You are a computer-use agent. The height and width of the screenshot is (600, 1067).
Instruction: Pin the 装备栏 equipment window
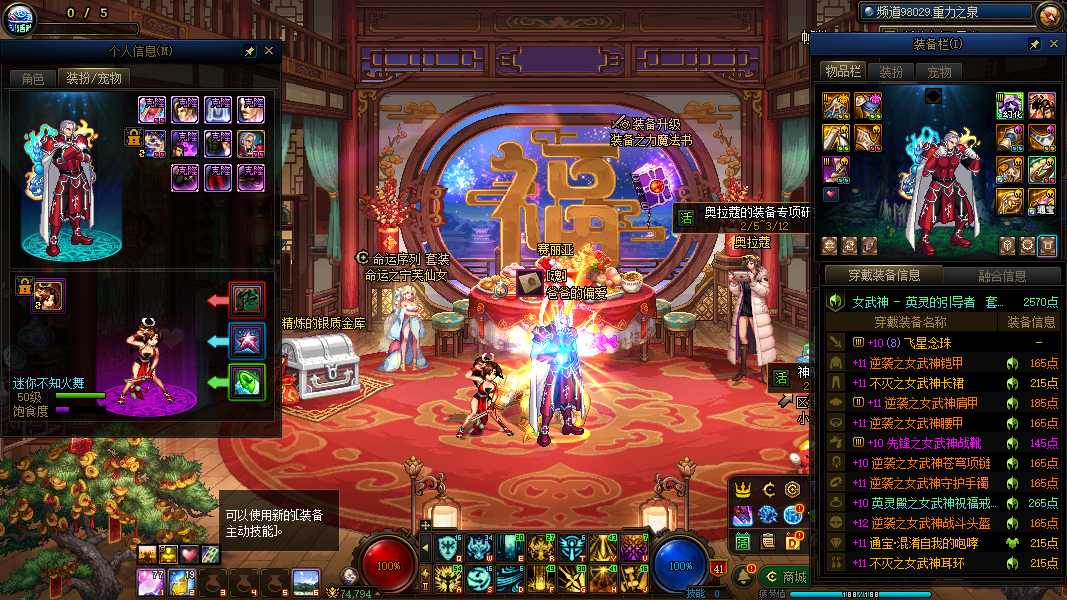pos(1035,45)
